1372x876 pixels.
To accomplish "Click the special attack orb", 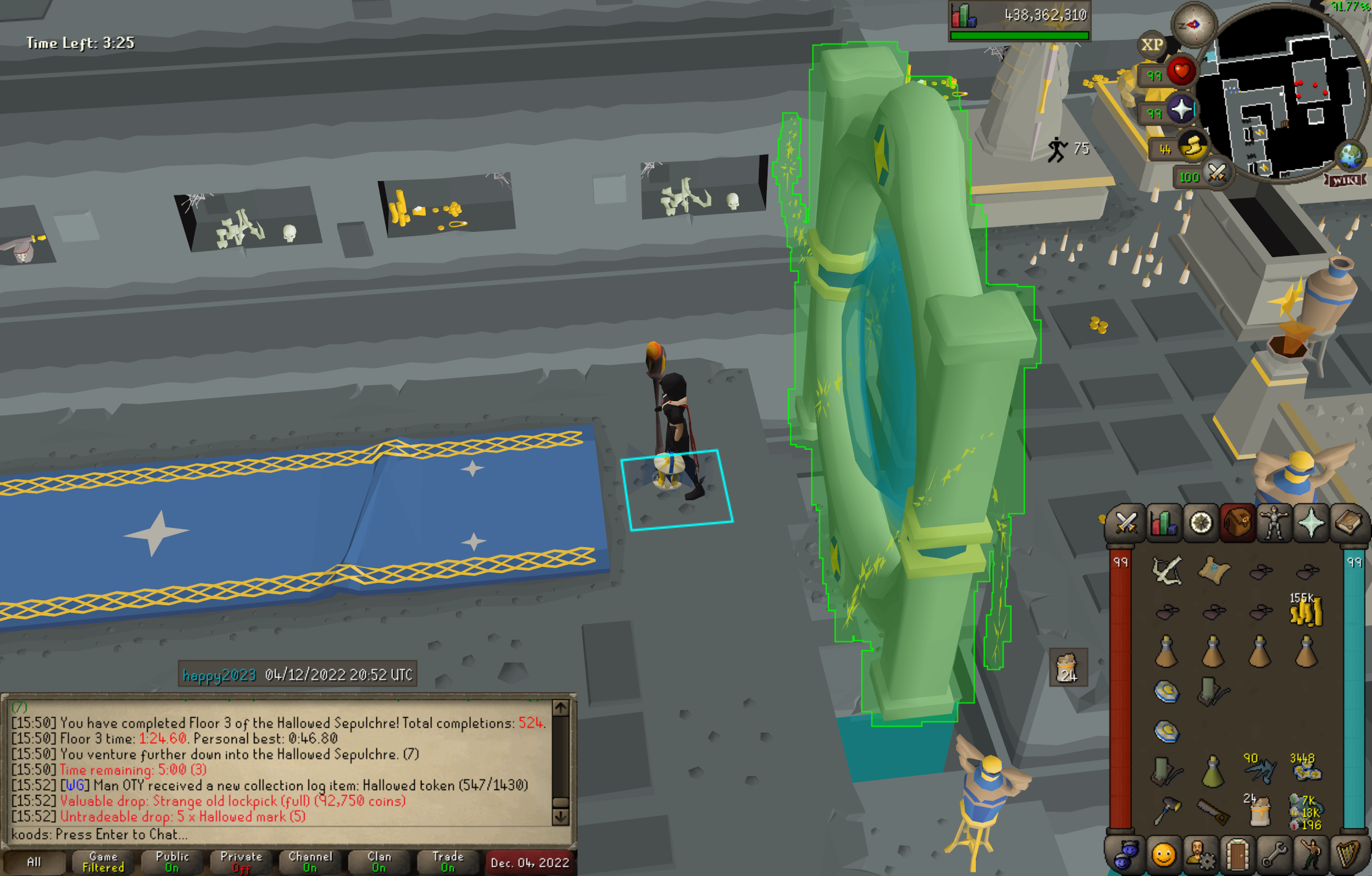I will click(1216, 173).
